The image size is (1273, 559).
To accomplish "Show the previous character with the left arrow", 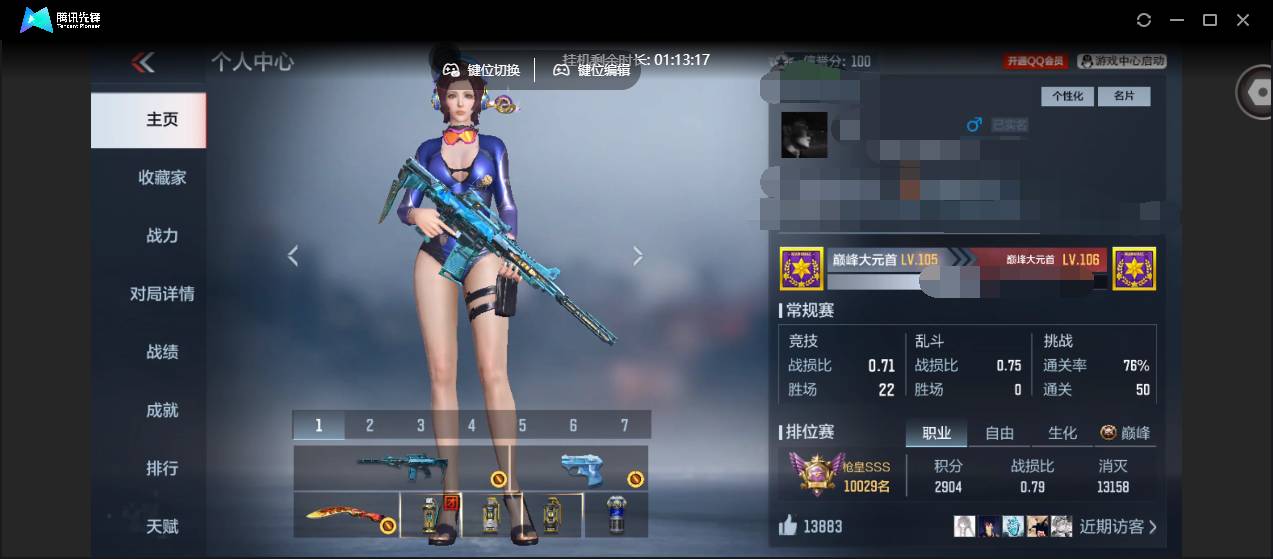I will coord(293,256).
